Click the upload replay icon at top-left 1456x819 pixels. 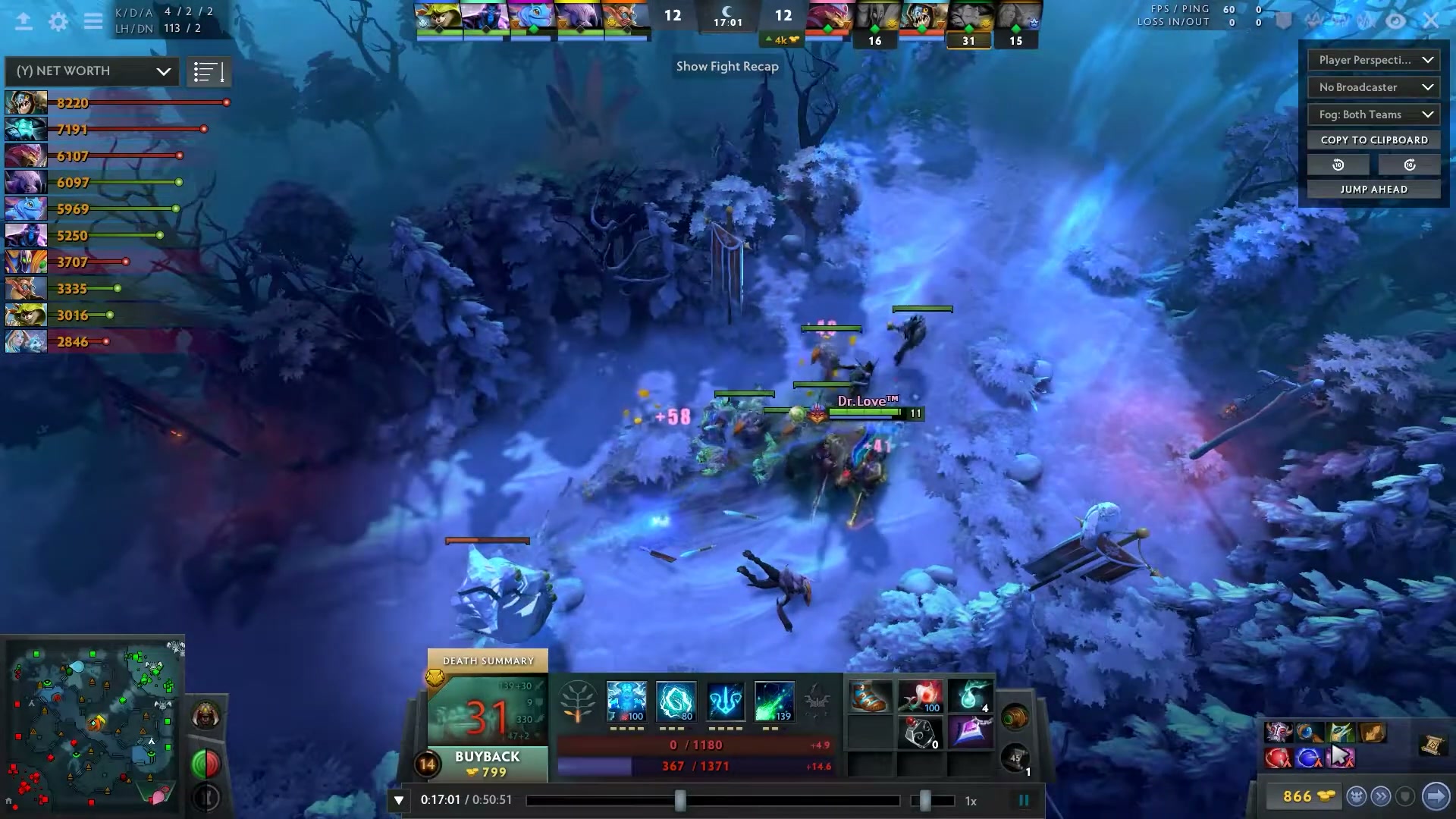24,22
